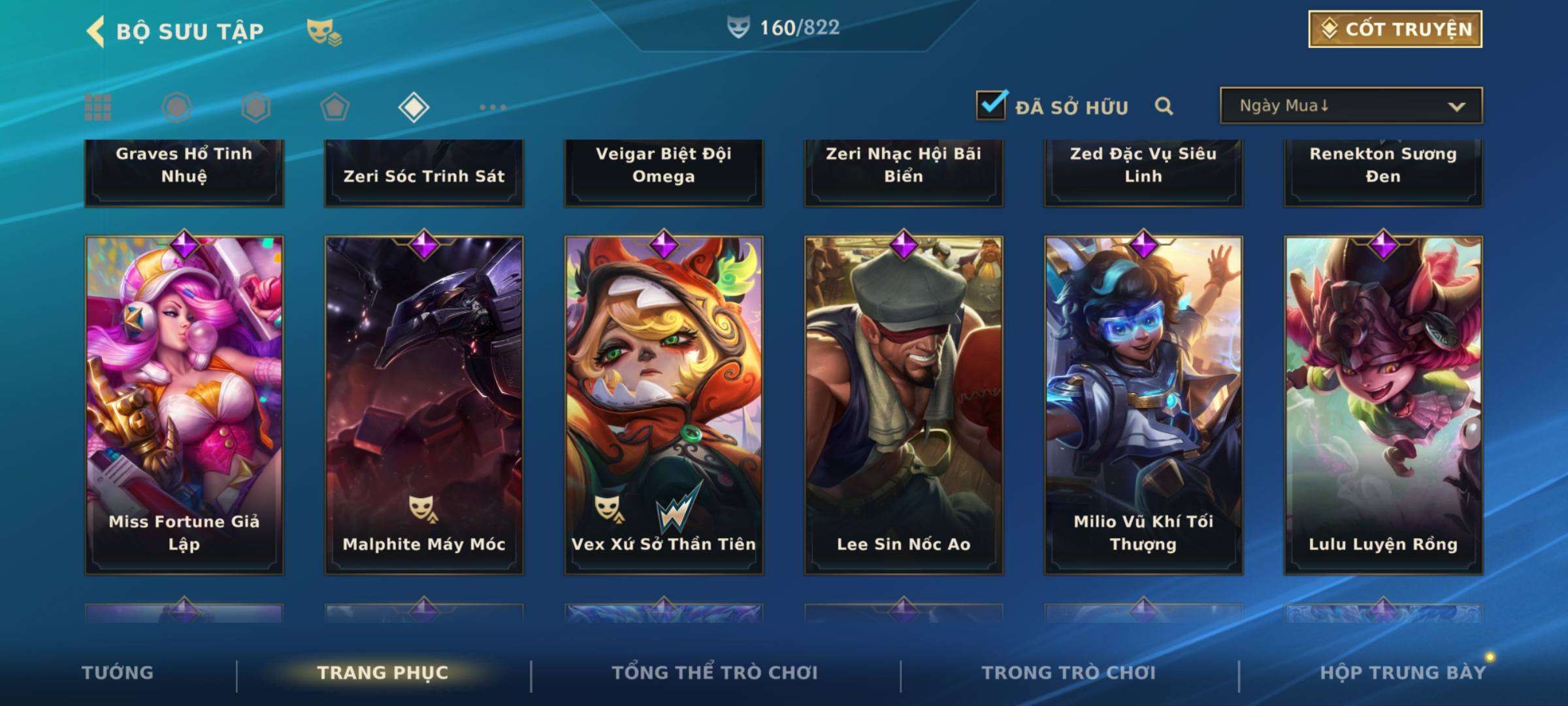This screenshot has height=706, width=1568.
Task: Toggle the Đã Sở Hữu checkbox
Action: pos(991,105)
